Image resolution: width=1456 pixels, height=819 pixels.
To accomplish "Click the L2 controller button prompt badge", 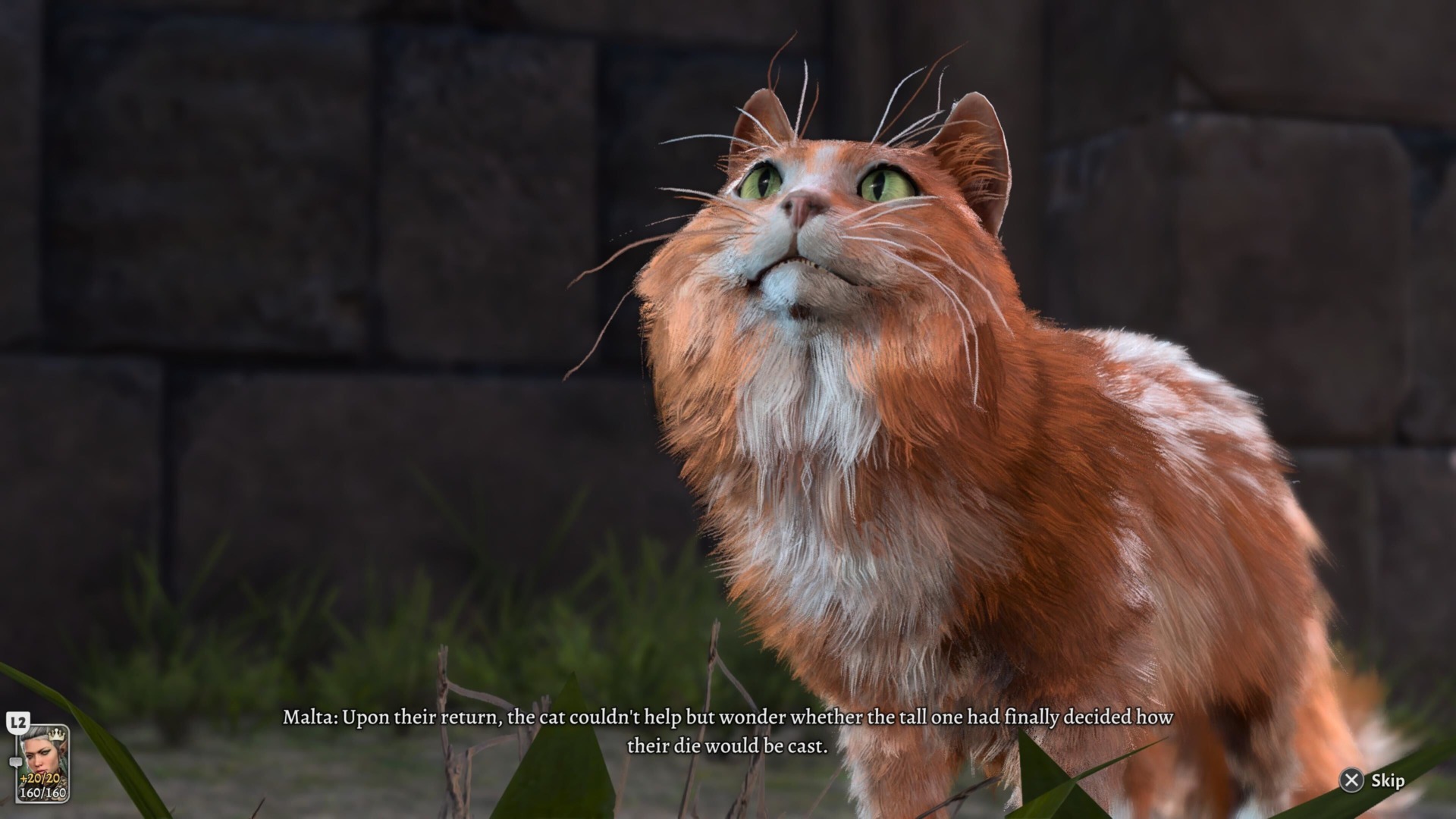I will click(x=18, y=722).
